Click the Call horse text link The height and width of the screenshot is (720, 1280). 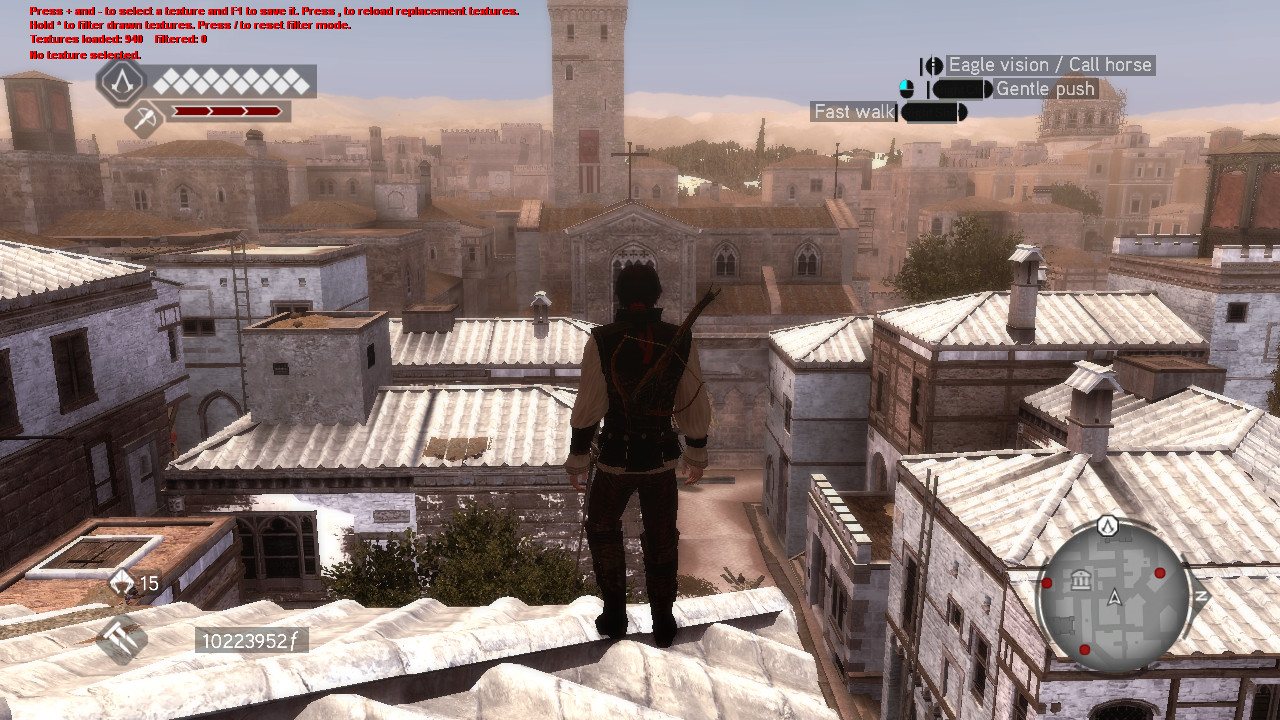coord(1110,64)
